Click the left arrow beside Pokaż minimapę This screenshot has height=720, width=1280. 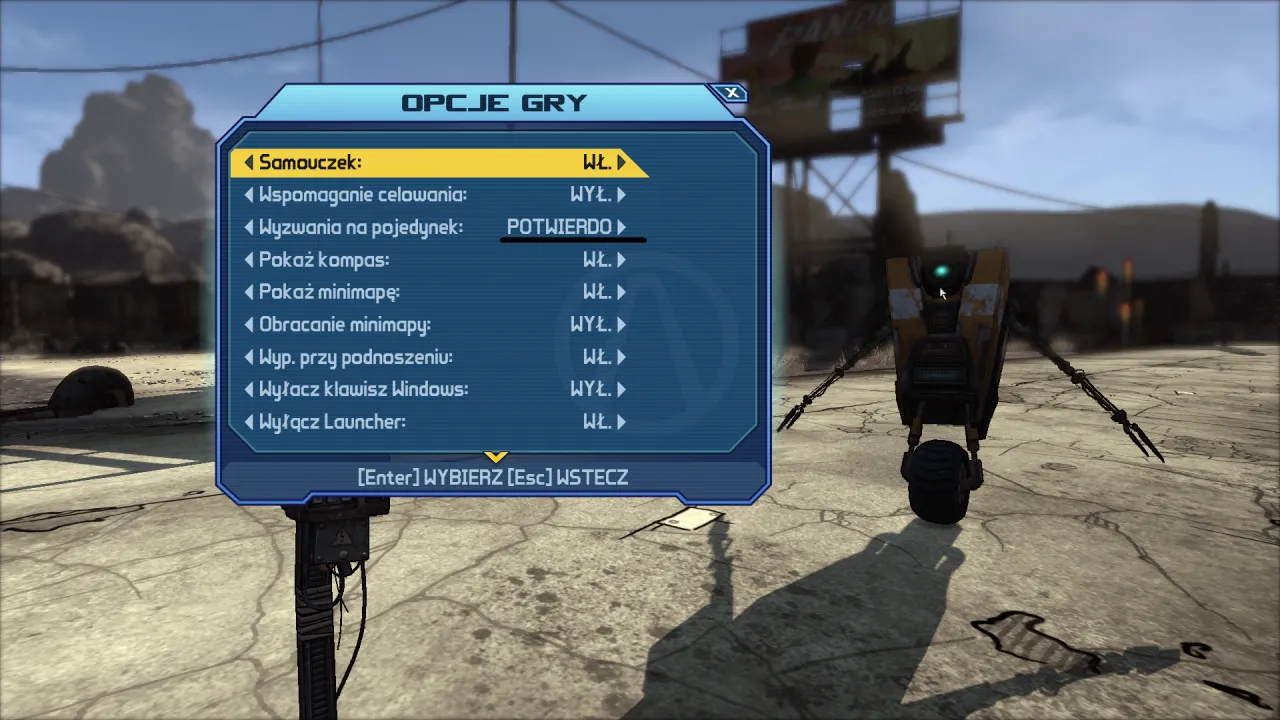coord(248,292)
